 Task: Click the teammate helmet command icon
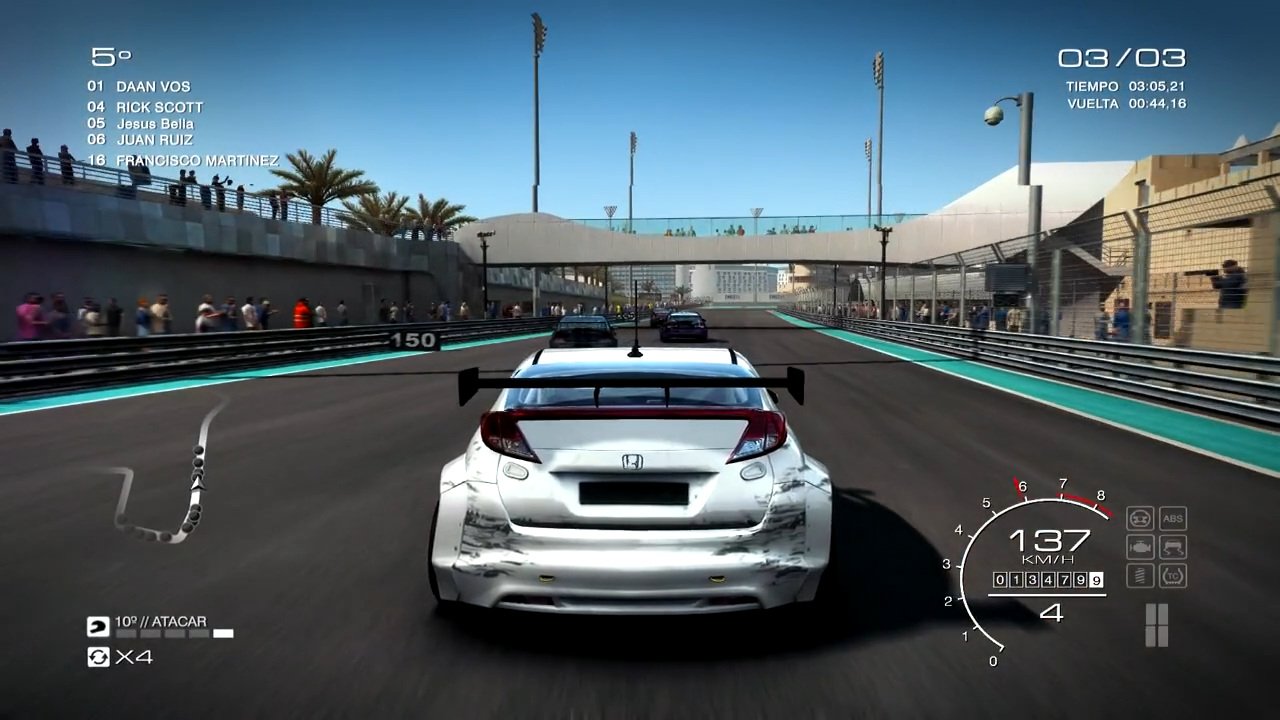tap(98, 627)
